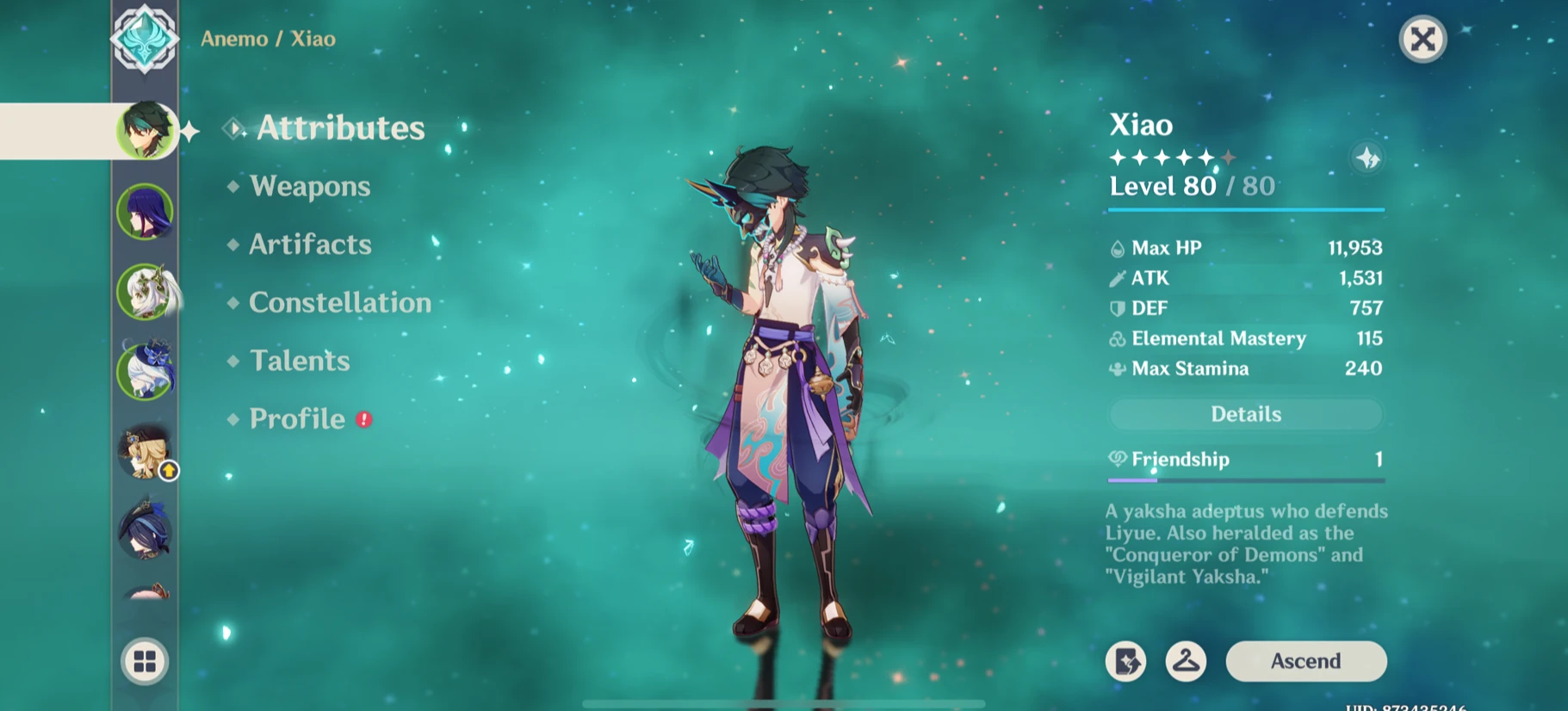1568x711 pixels.
Task: Click the quick artifact equip icon near Ascend
Action: coord(1125,661)
